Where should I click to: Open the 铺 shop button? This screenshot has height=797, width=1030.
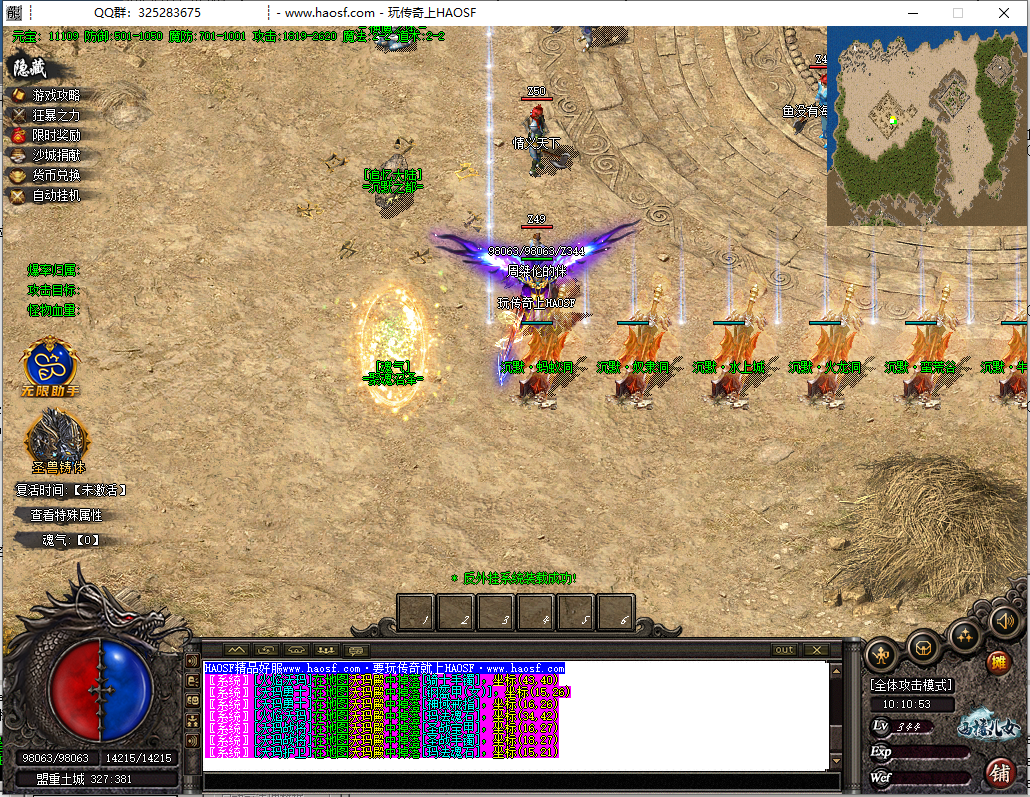pos(997,771)
